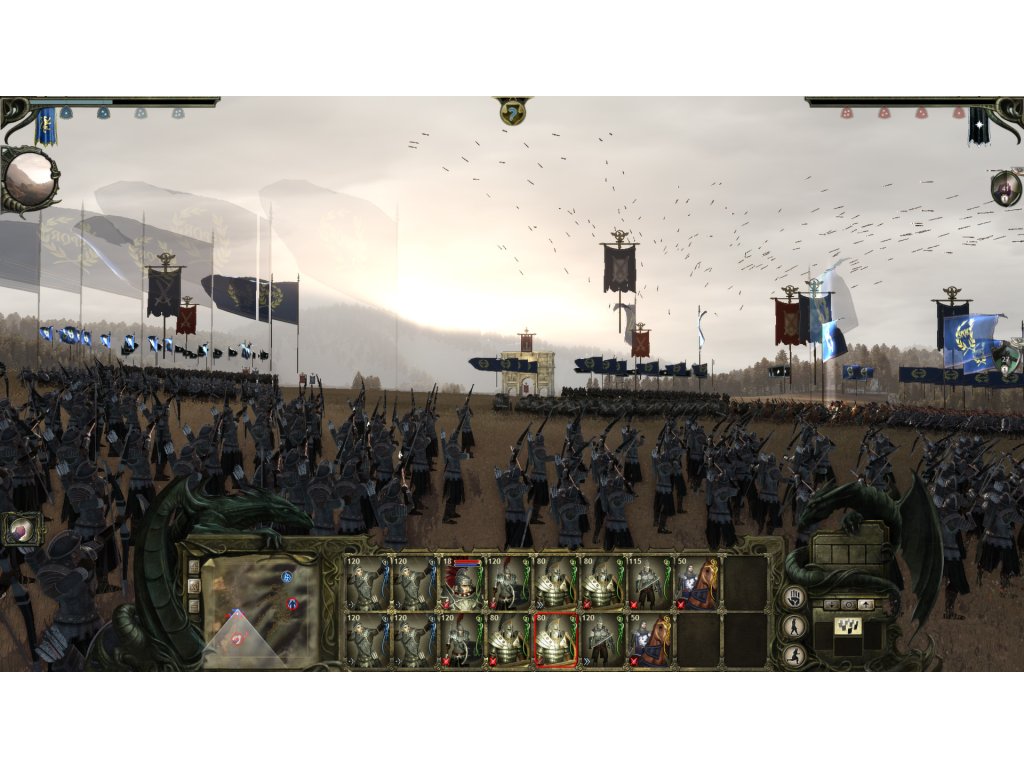
Task: Activate the open-hand halt button
Action: pos(792,598)
